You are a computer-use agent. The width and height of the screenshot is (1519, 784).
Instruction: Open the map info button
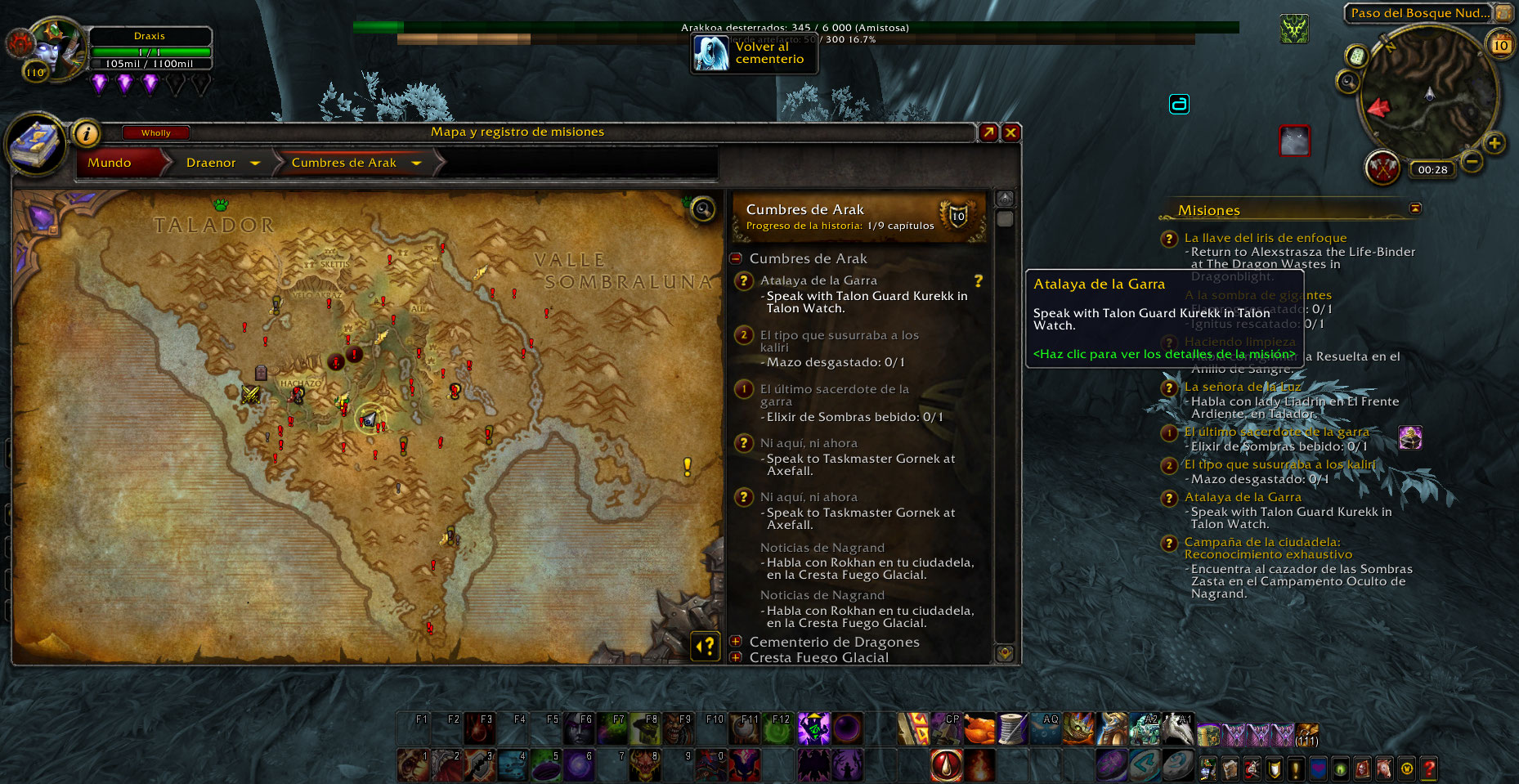pos(86,133)
